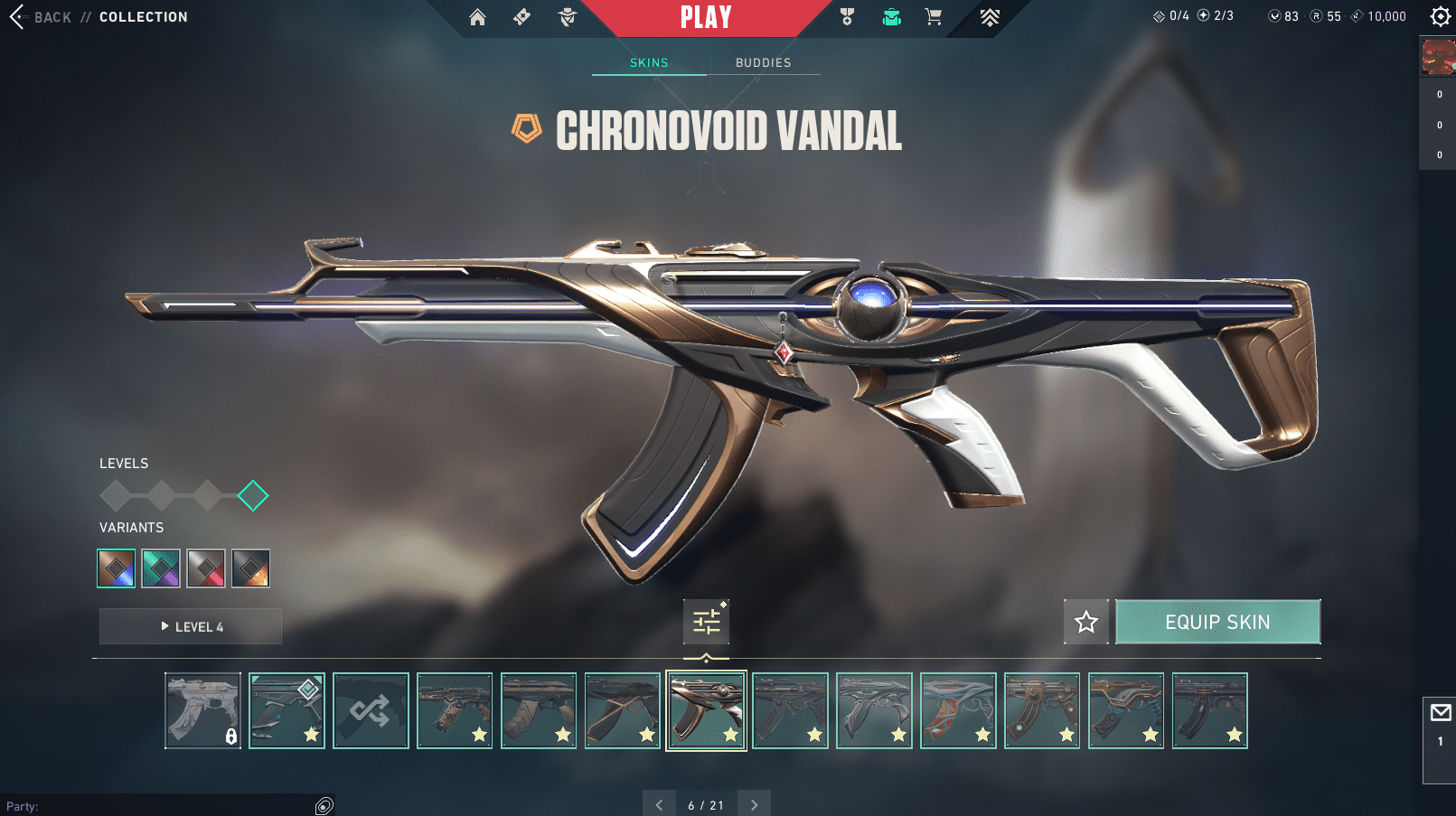This screenshot has width=1456, height=816.
Task: Choose the teal and purple variant swatch
Action: [x=161, y=568]
